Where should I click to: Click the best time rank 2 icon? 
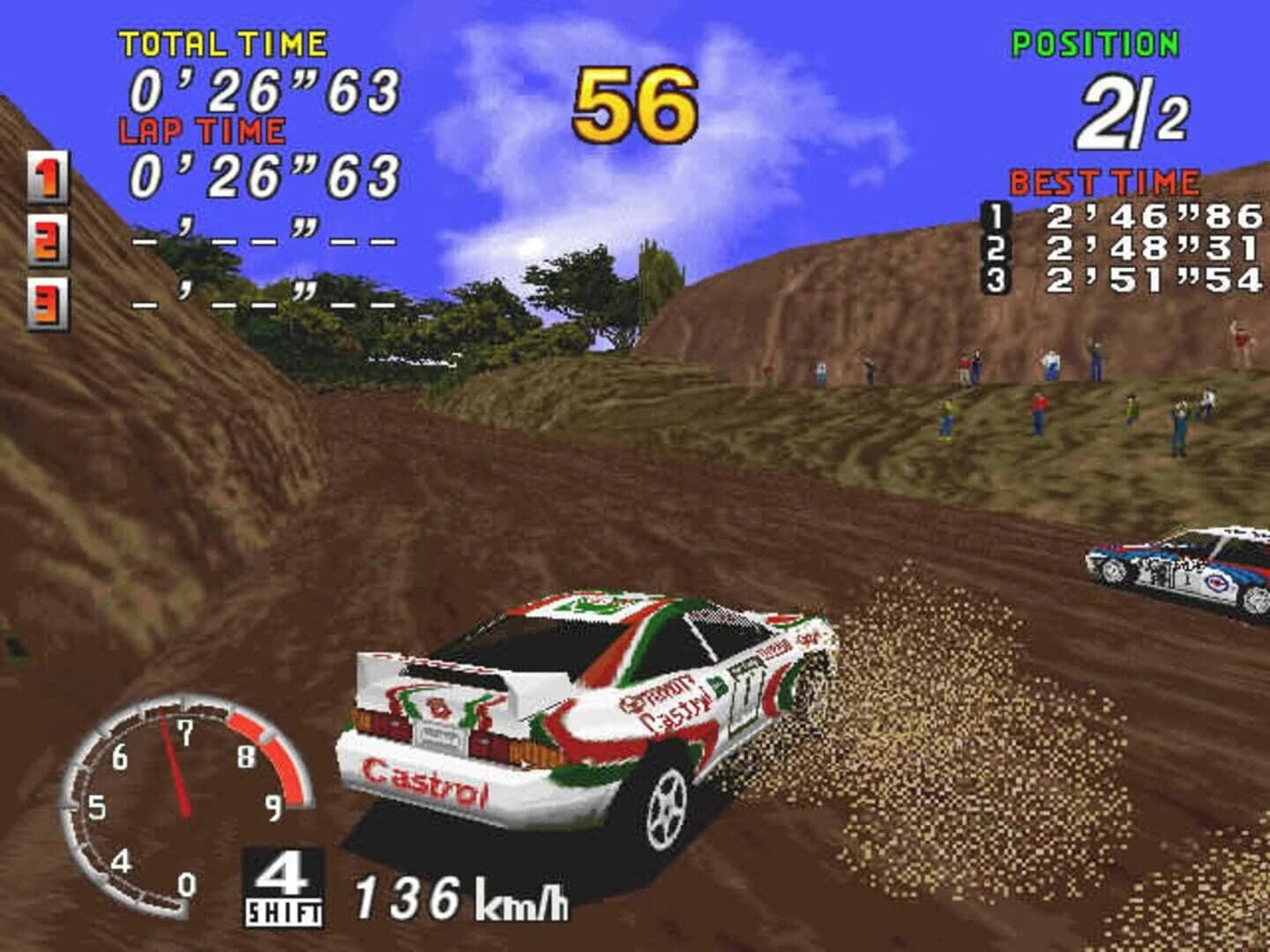tap(996, 249)
